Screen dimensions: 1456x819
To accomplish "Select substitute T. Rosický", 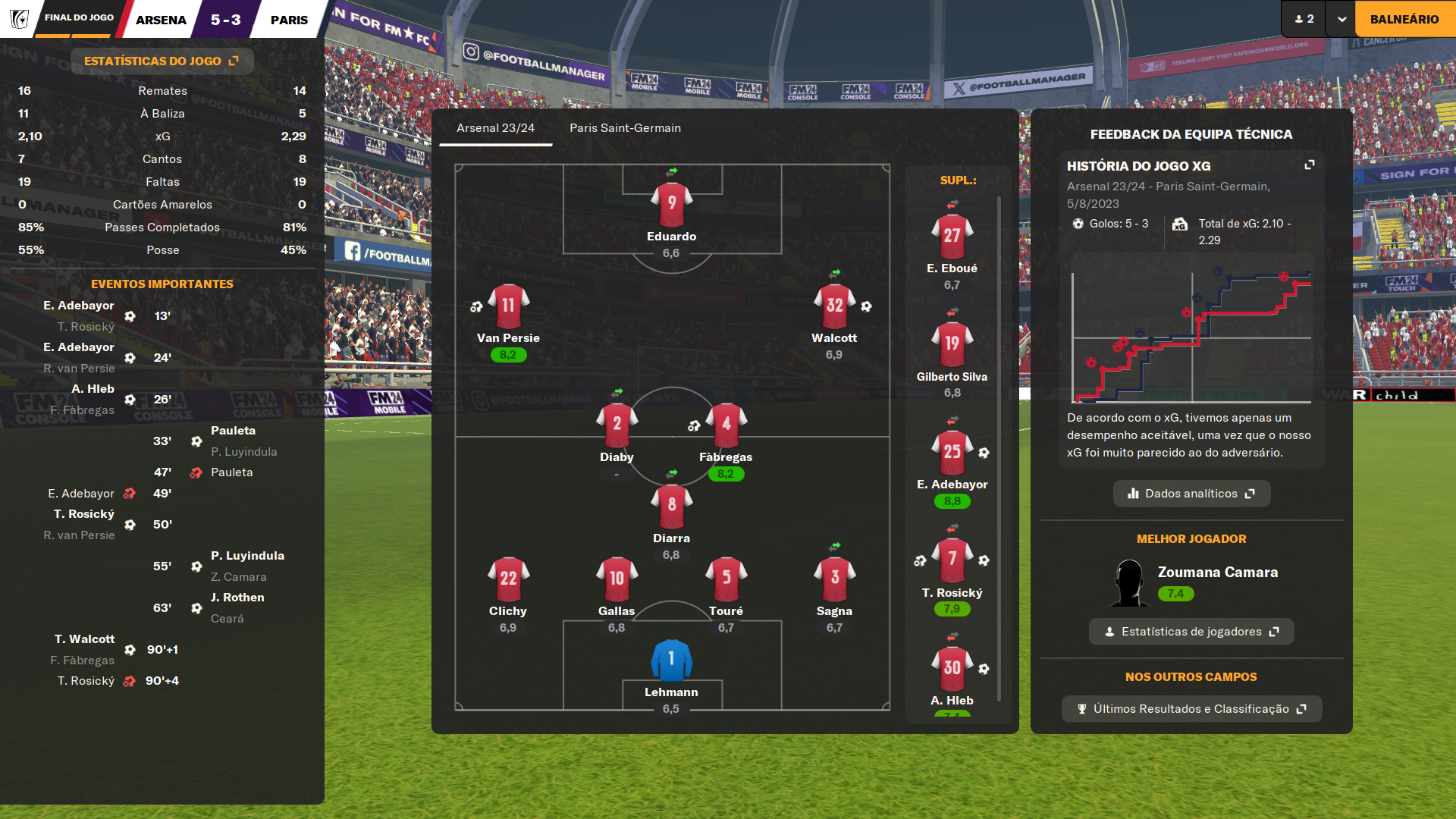I will [x=952, y=561].
